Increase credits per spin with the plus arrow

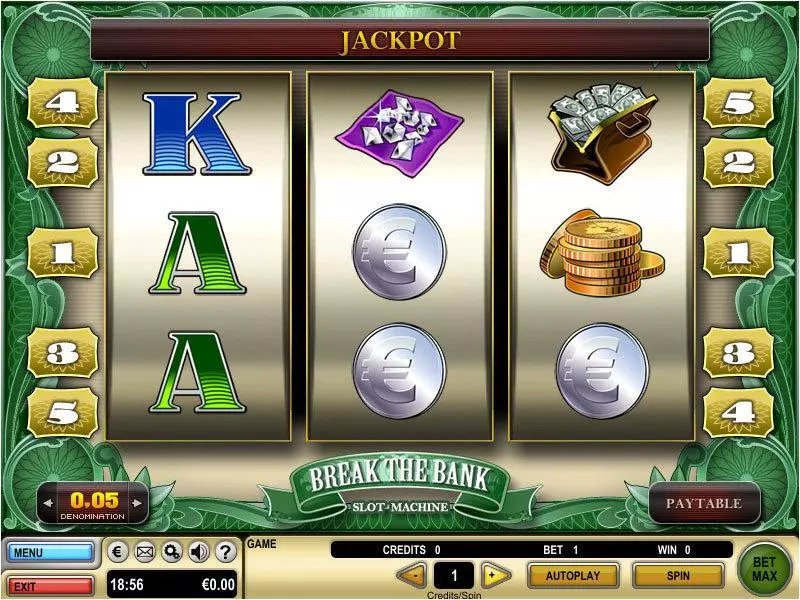pyautogui.click(x=491, y=575)
